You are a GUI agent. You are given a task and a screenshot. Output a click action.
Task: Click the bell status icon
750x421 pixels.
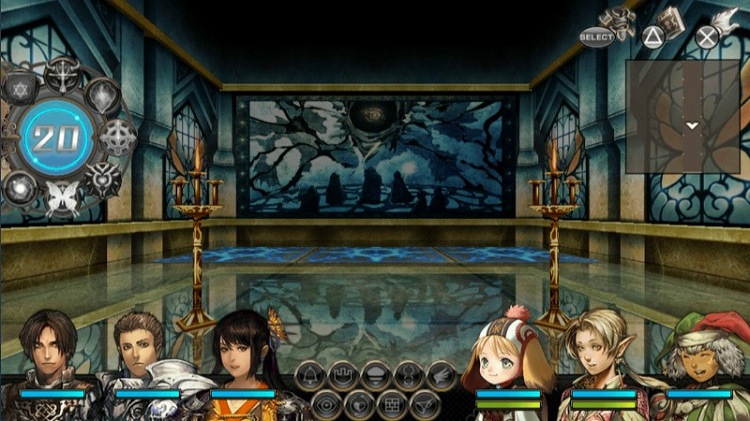point(311,377)
